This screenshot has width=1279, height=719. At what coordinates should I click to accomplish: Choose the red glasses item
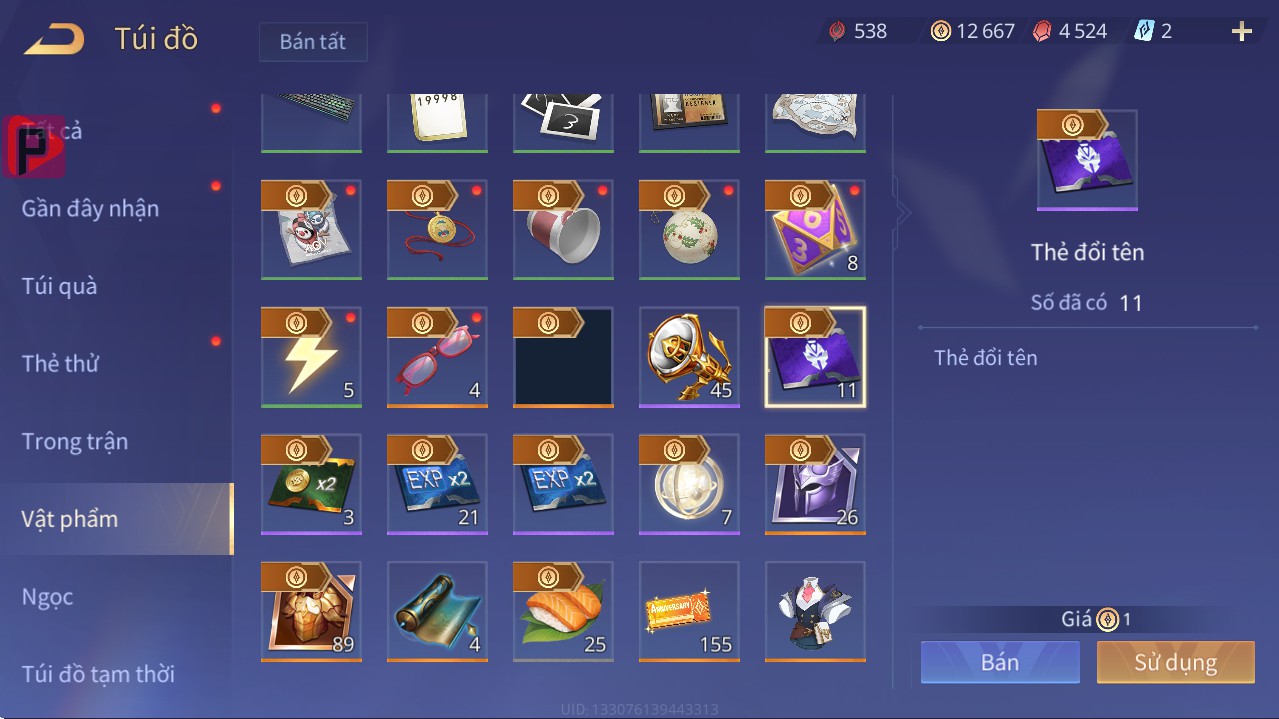point(437,357)
